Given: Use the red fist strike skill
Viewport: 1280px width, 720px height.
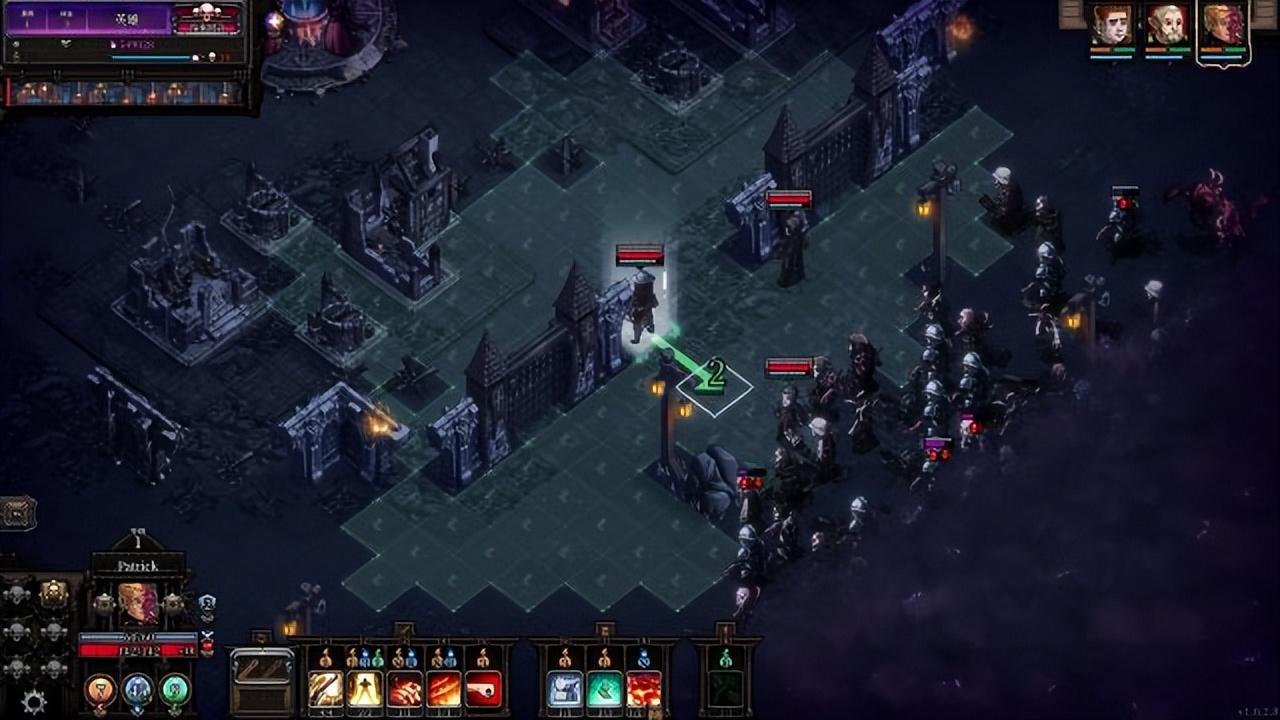Looking at the screenshot, I should click(405, 688).
